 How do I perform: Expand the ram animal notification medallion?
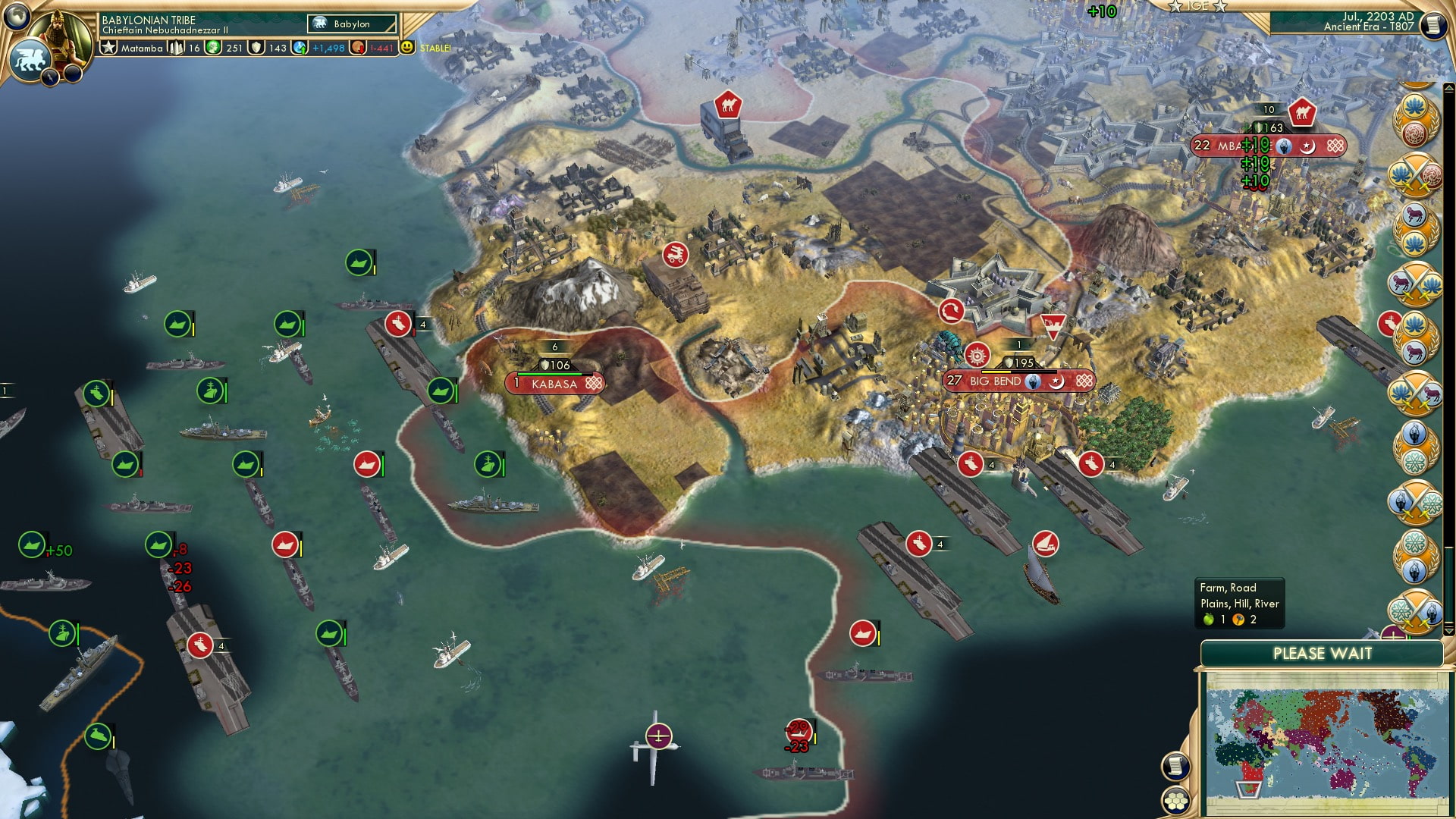coord(1414,215)
